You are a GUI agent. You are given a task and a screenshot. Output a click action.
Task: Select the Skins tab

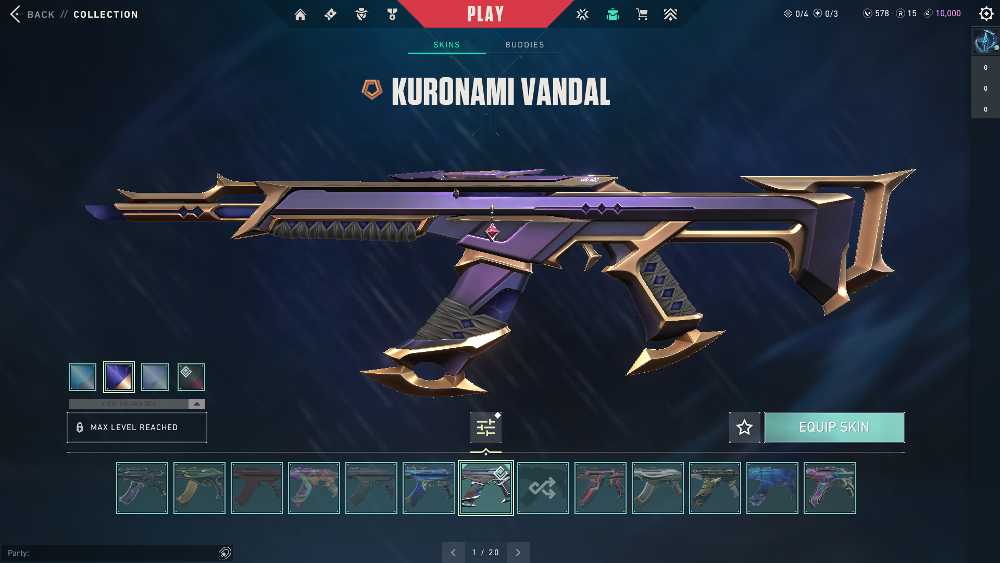click(446, 45)
